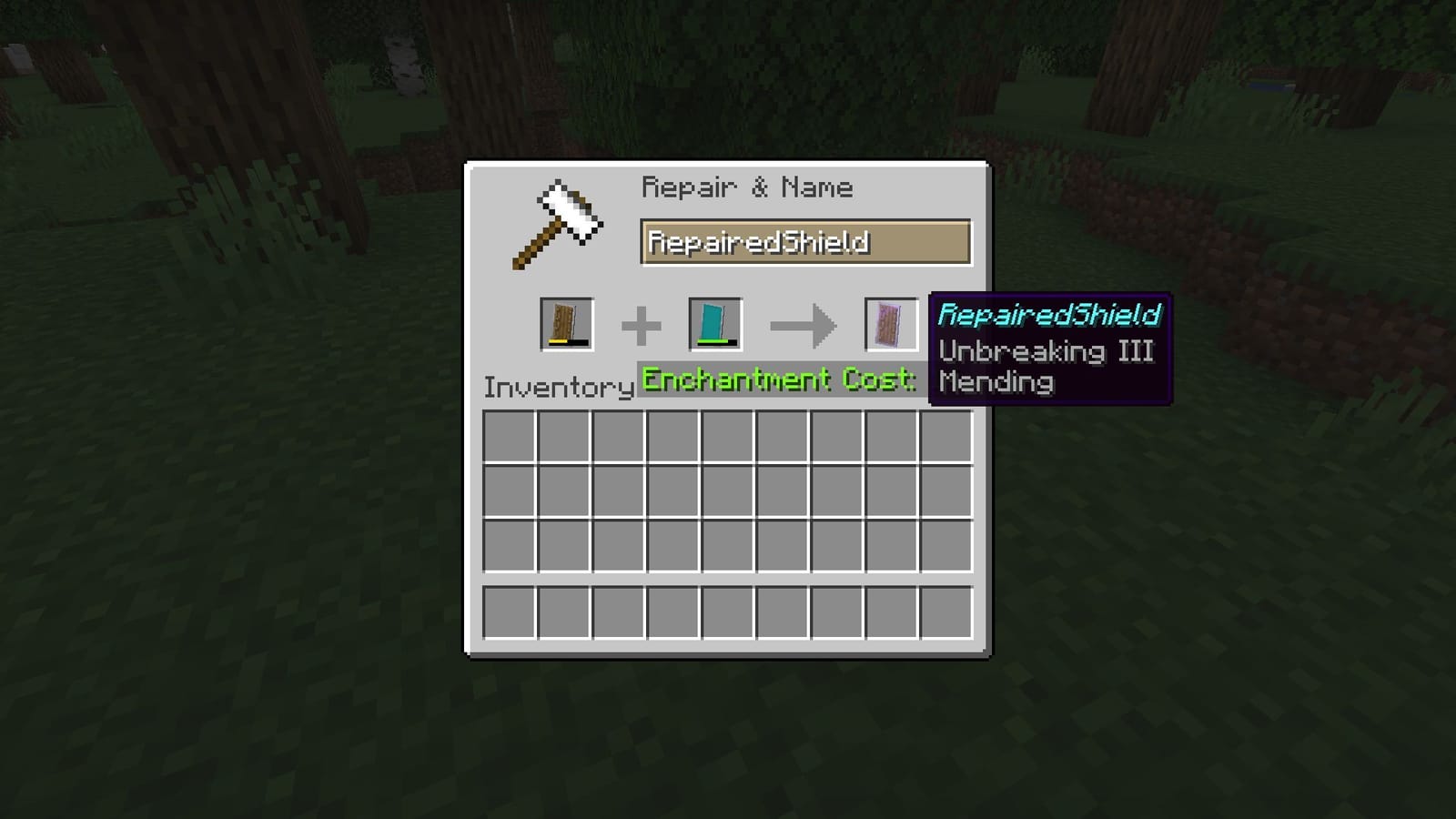Select the first empty inventory slot
Image resolution: width=1456 pixels, height=819 pixels.
511,438
